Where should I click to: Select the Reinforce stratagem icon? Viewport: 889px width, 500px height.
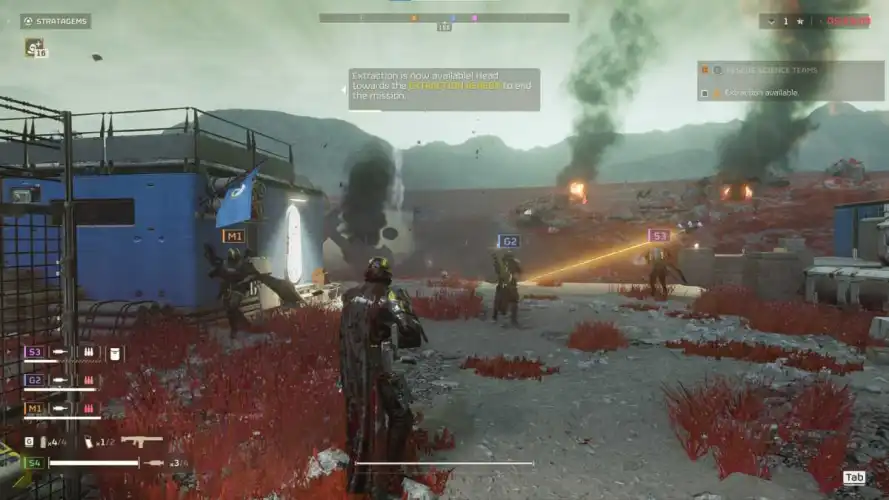click(x=33, y=47)
